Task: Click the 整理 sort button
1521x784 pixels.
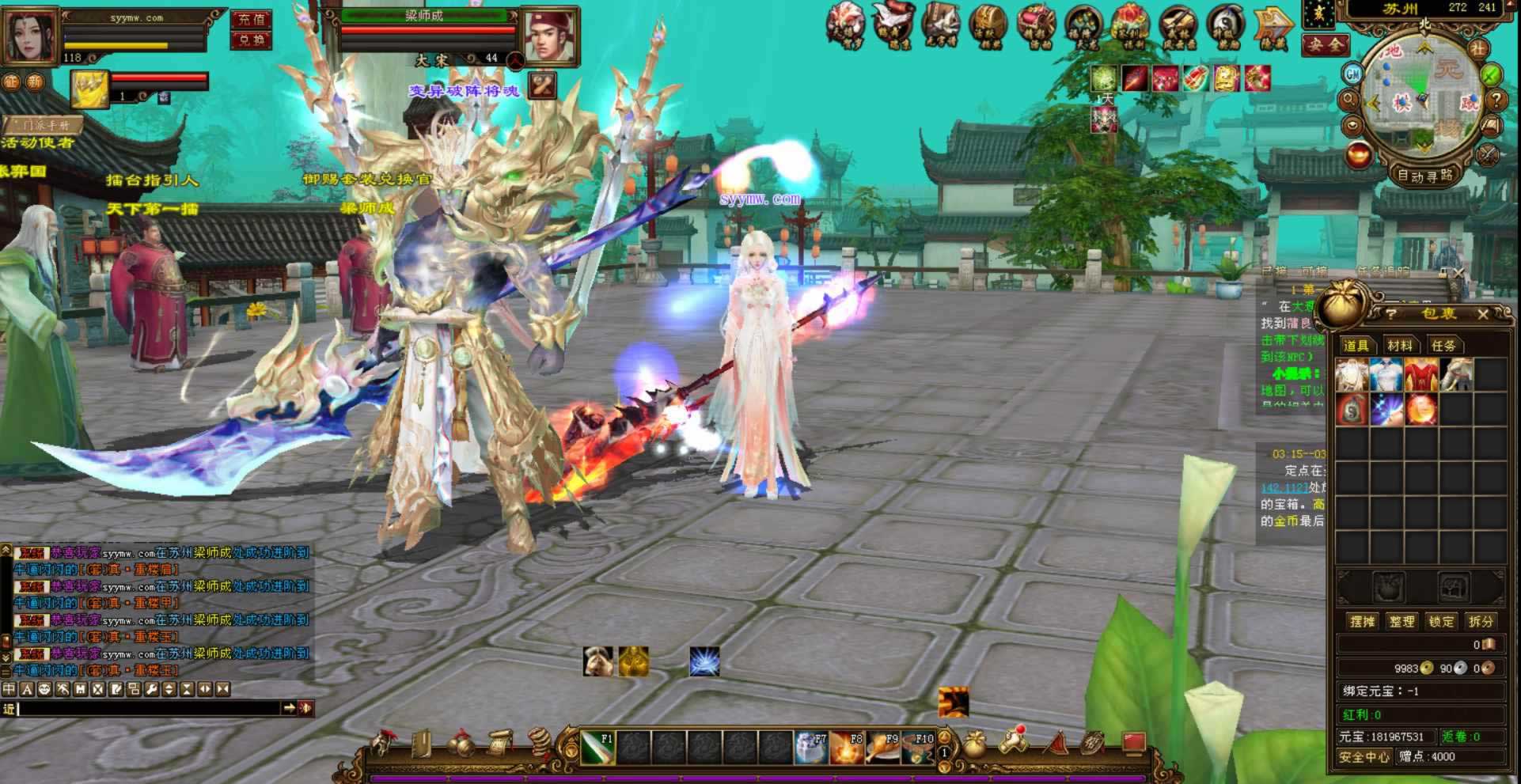Action: (1402, 622)
